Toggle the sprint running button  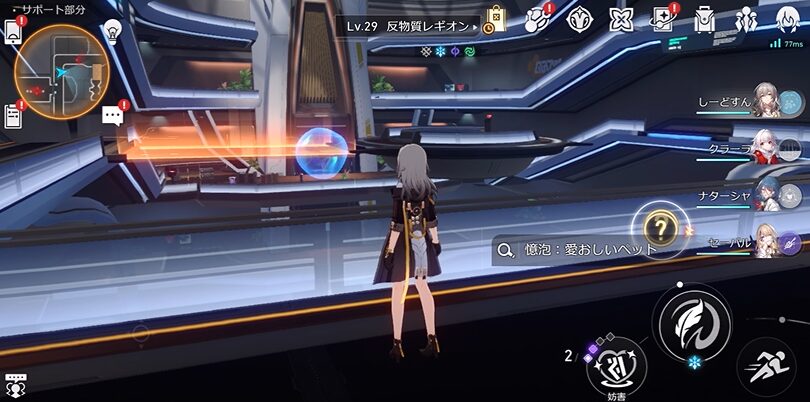tap(765, 365)
